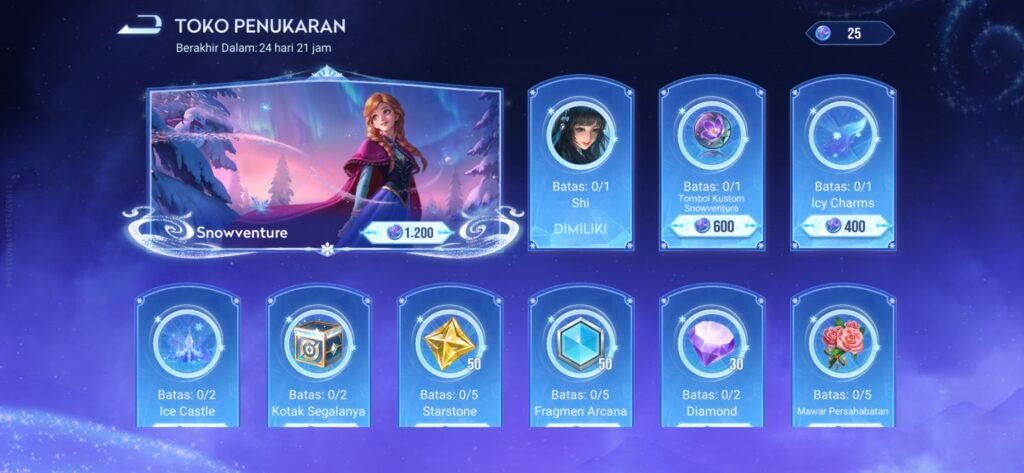The image size is (1024, 473).
Task: Choose the Kotak Segalanya chest card
Action: (318, 360)
